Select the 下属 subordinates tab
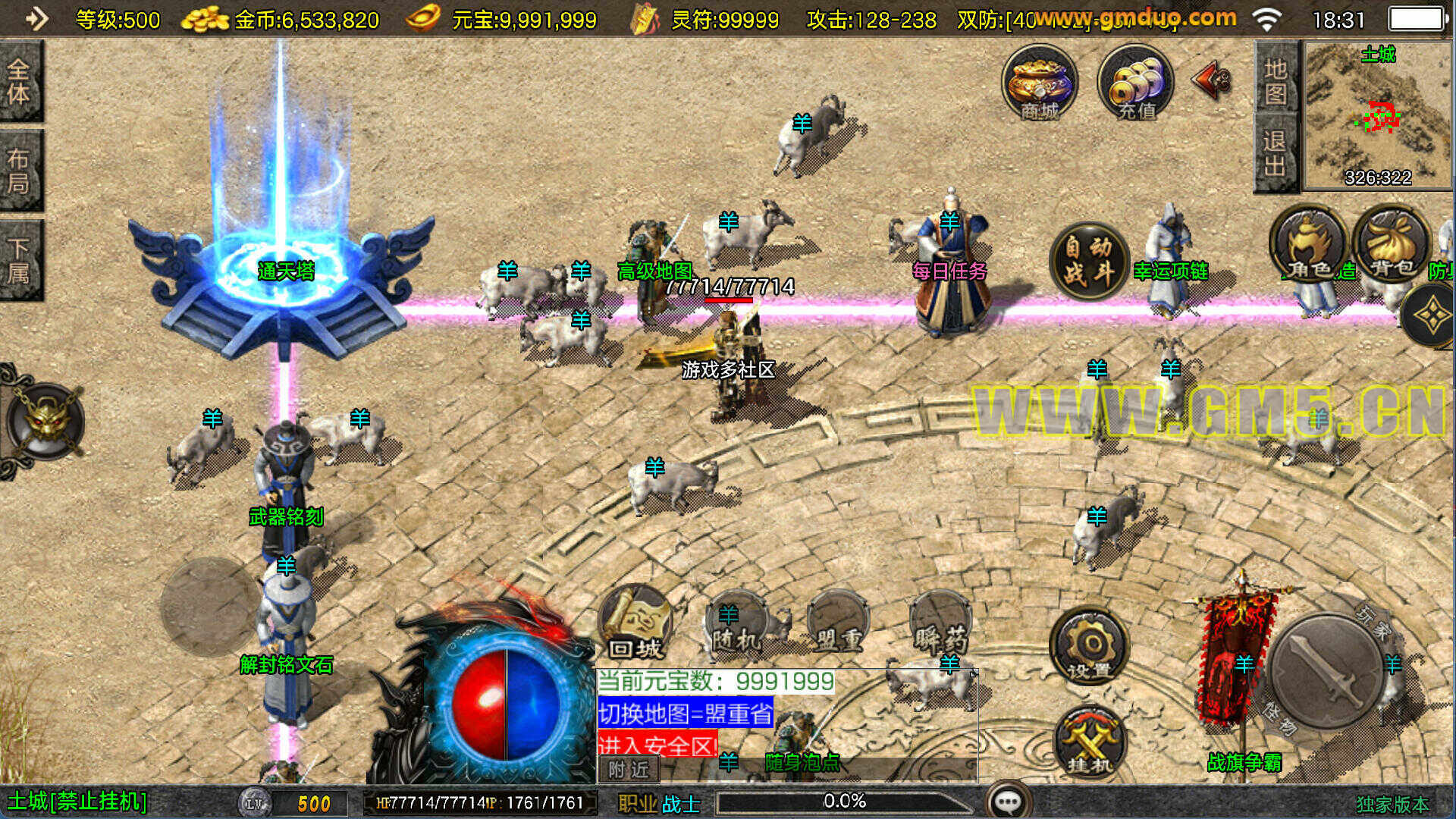Image resolution: width=1456 pixels, height=819 pixels. pyautogui.click(x=20, y=260)
